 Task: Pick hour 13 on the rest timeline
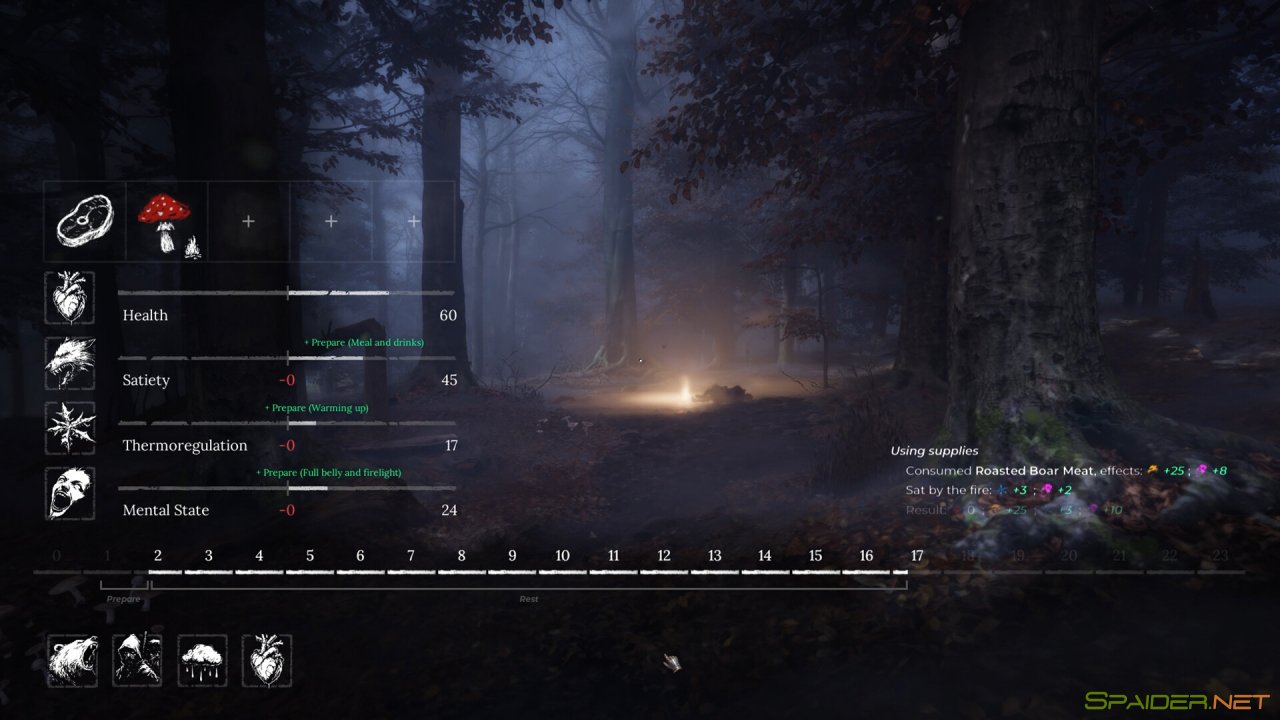click(714, 557)
